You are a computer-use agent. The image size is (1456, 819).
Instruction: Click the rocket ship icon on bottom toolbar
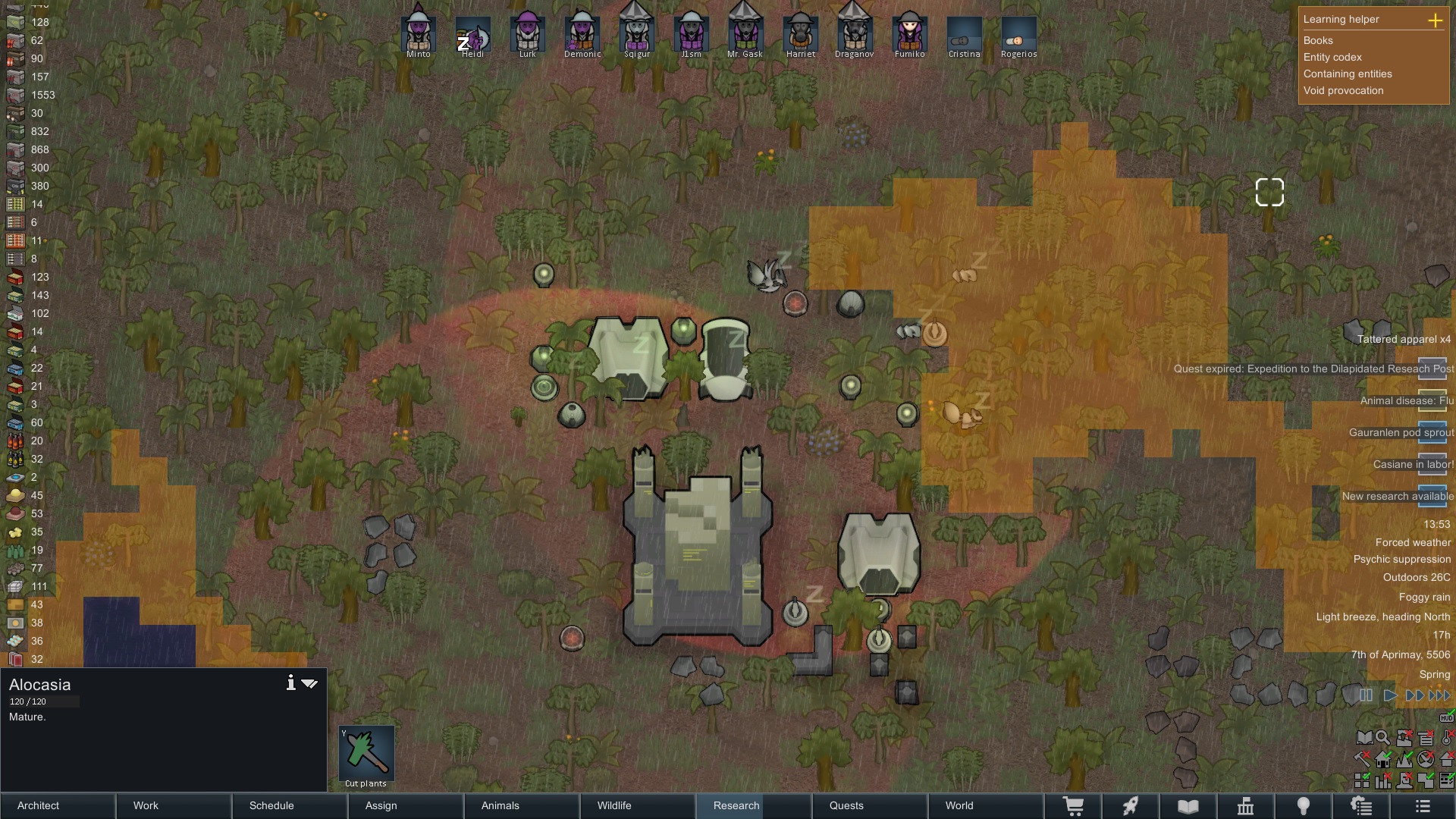[1131, 806]
